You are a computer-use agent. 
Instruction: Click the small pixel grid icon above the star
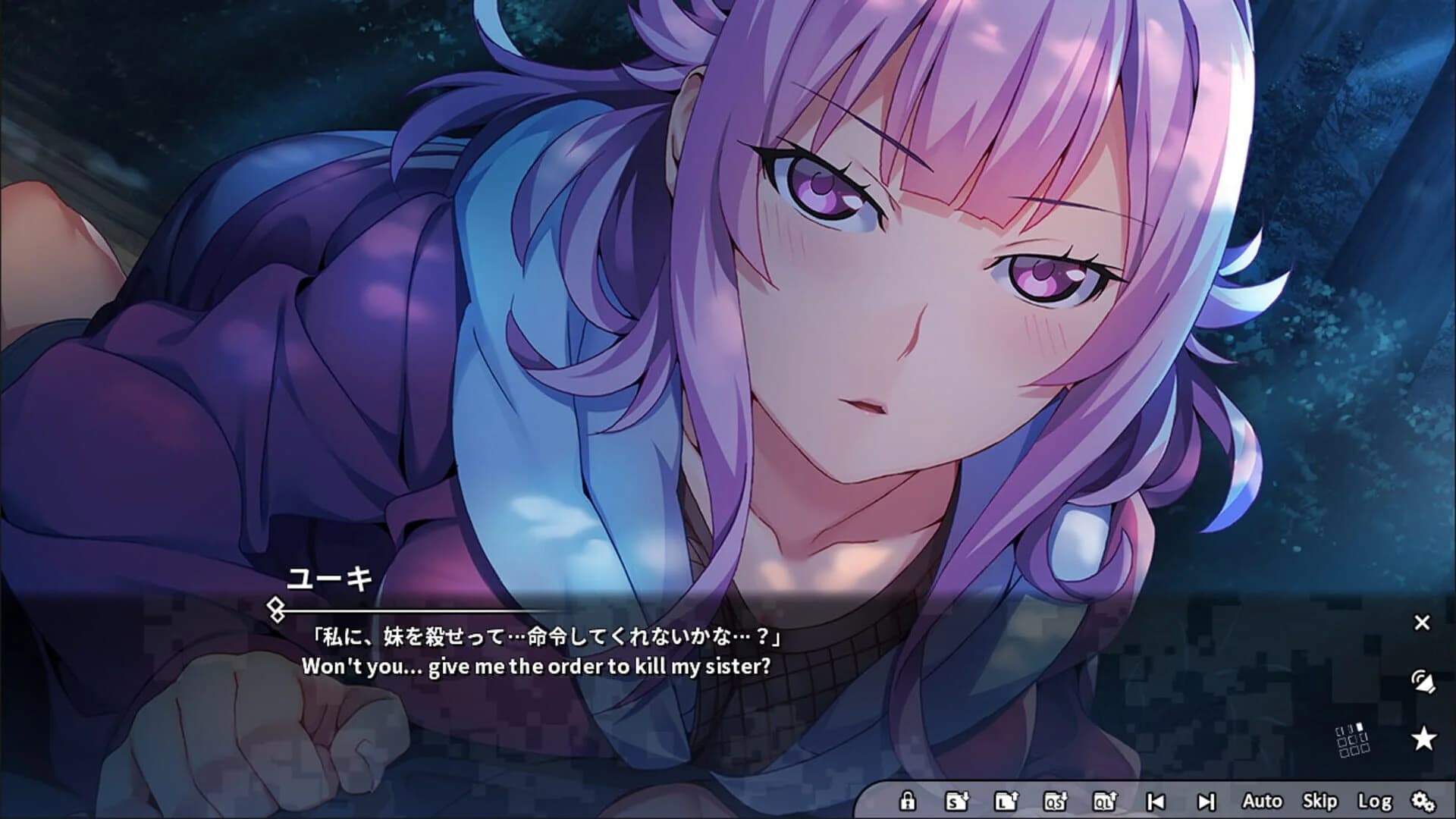pyautogui.click(x=1352, y=740)
